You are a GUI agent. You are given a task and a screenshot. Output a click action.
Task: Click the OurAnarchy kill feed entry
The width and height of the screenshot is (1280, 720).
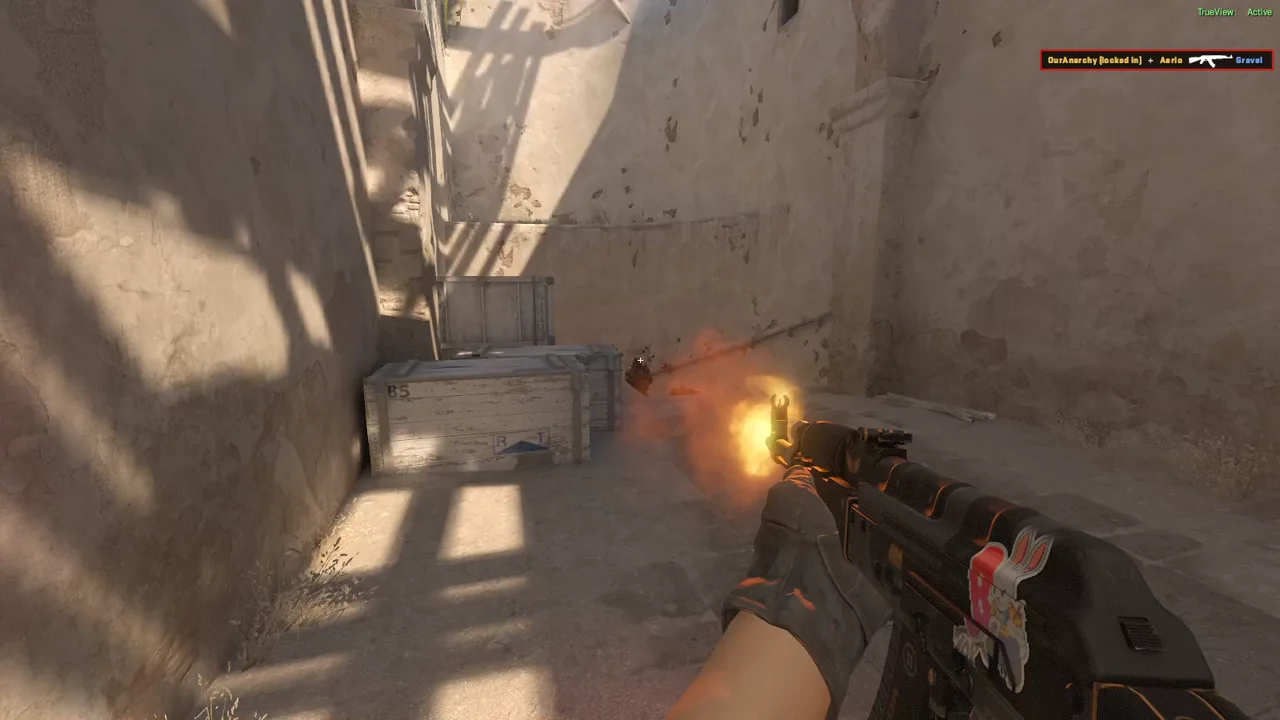click(x=1155, y=60)
